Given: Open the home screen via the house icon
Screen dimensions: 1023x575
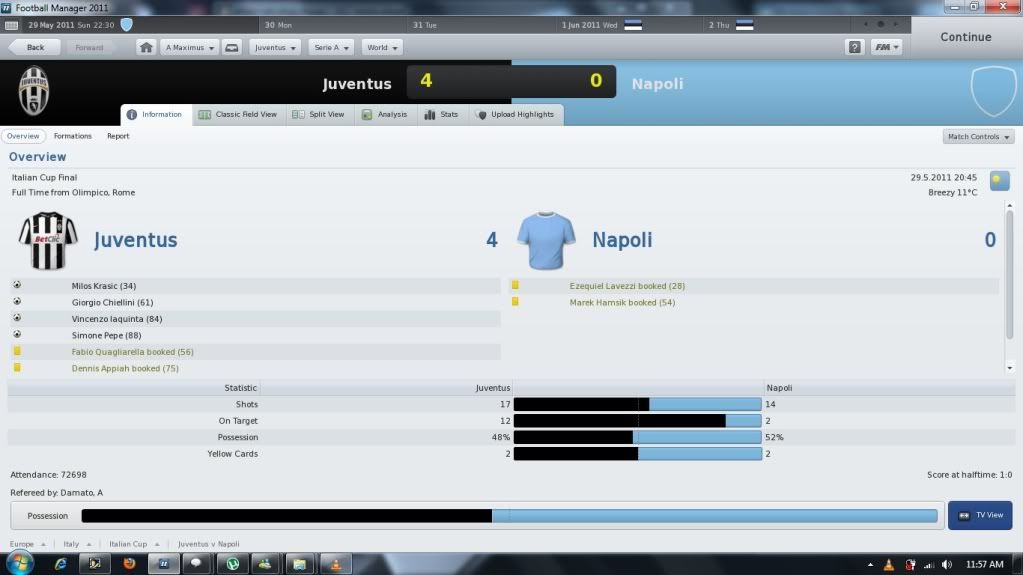Looking at the screenshot, I should tap(146, 47).
